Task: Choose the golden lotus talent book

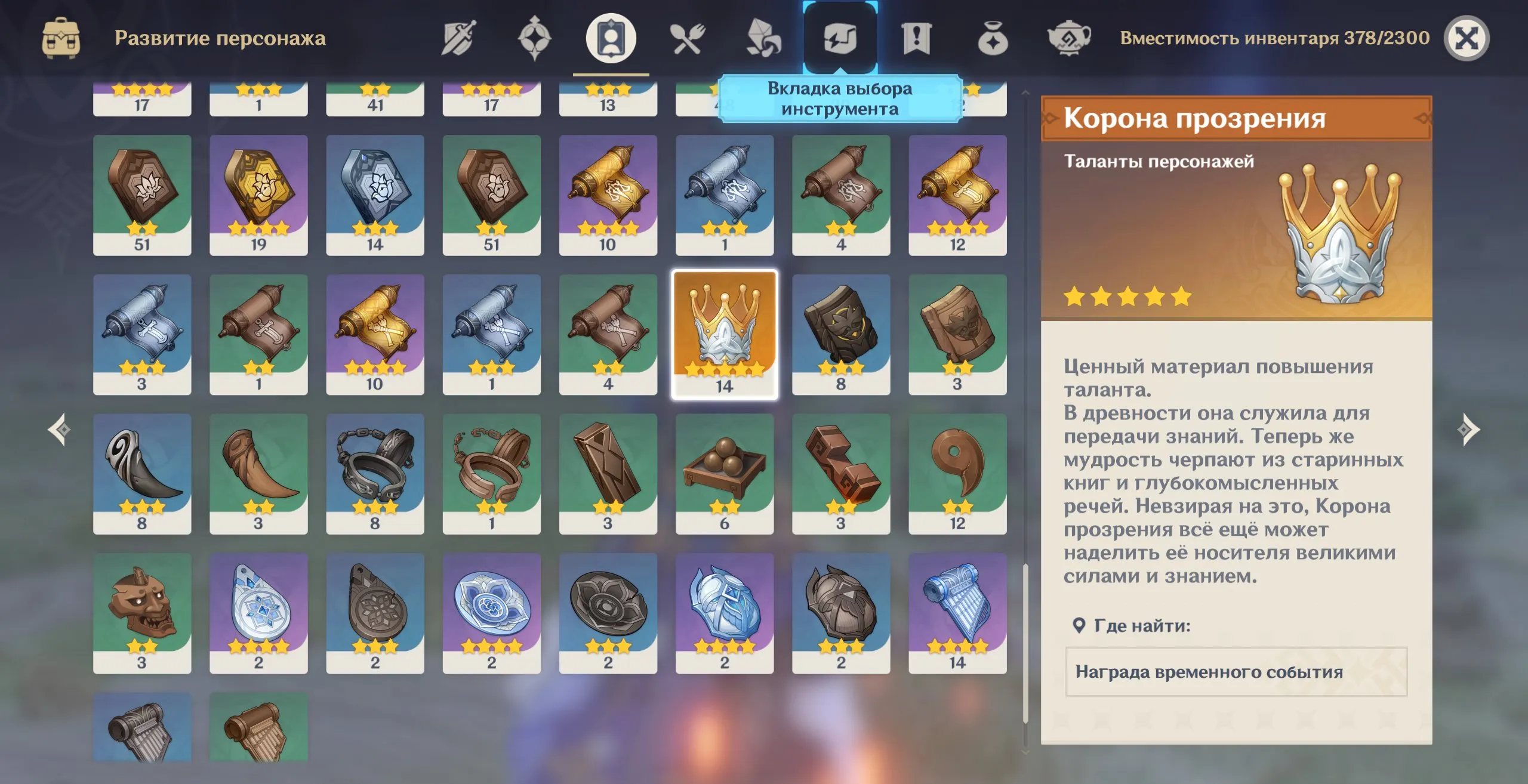Action: 258,195
